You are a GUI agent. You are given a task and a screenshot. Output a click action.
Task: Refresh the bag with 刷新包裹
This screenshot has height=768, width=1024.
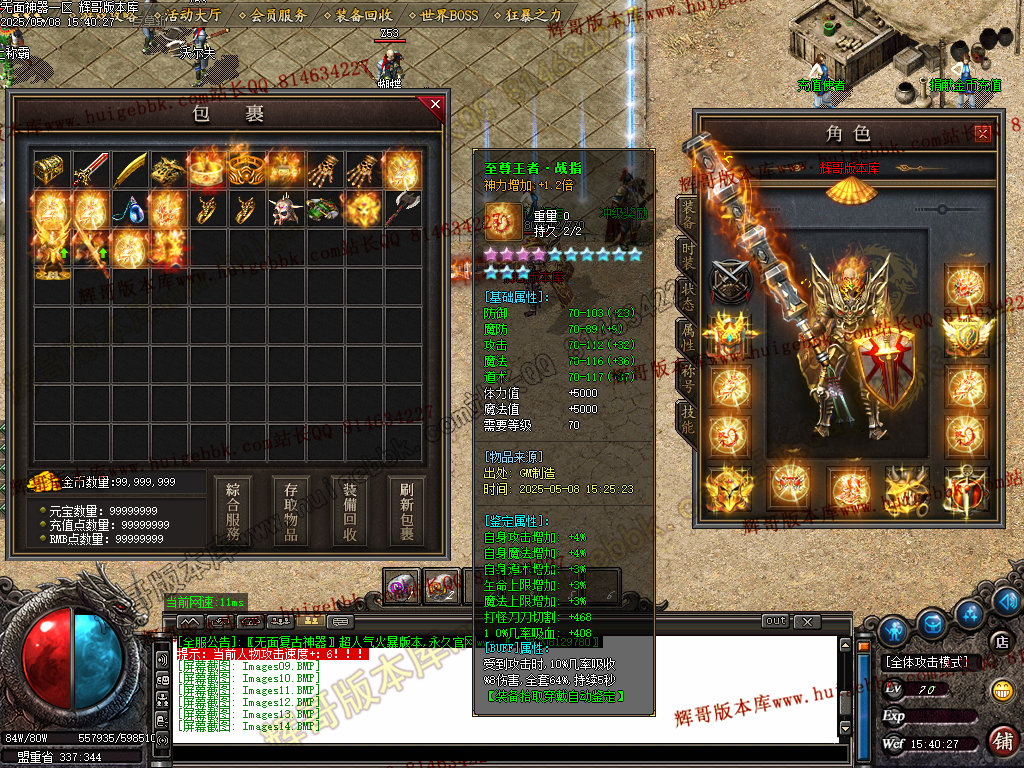click(406, 512)
